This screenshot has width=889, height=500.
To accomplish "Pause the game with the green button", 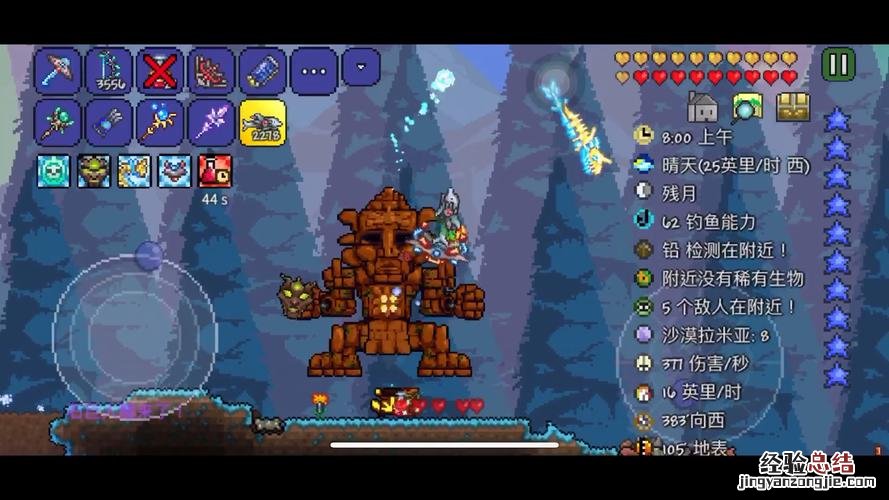I will tap(838, 66).
